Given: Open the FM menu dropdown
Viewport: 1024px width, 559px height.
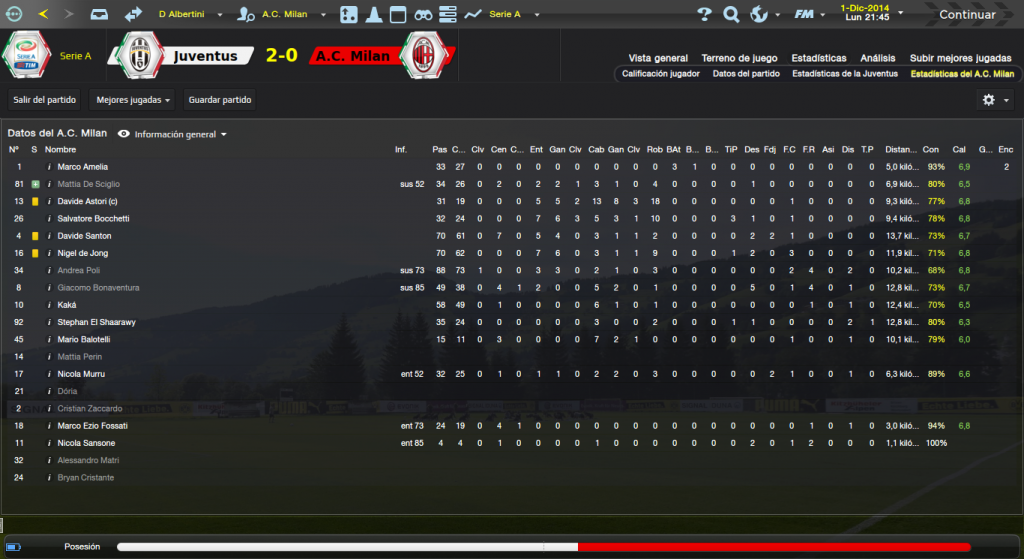Looking at the screenshot, I should (x=807, y=15).
